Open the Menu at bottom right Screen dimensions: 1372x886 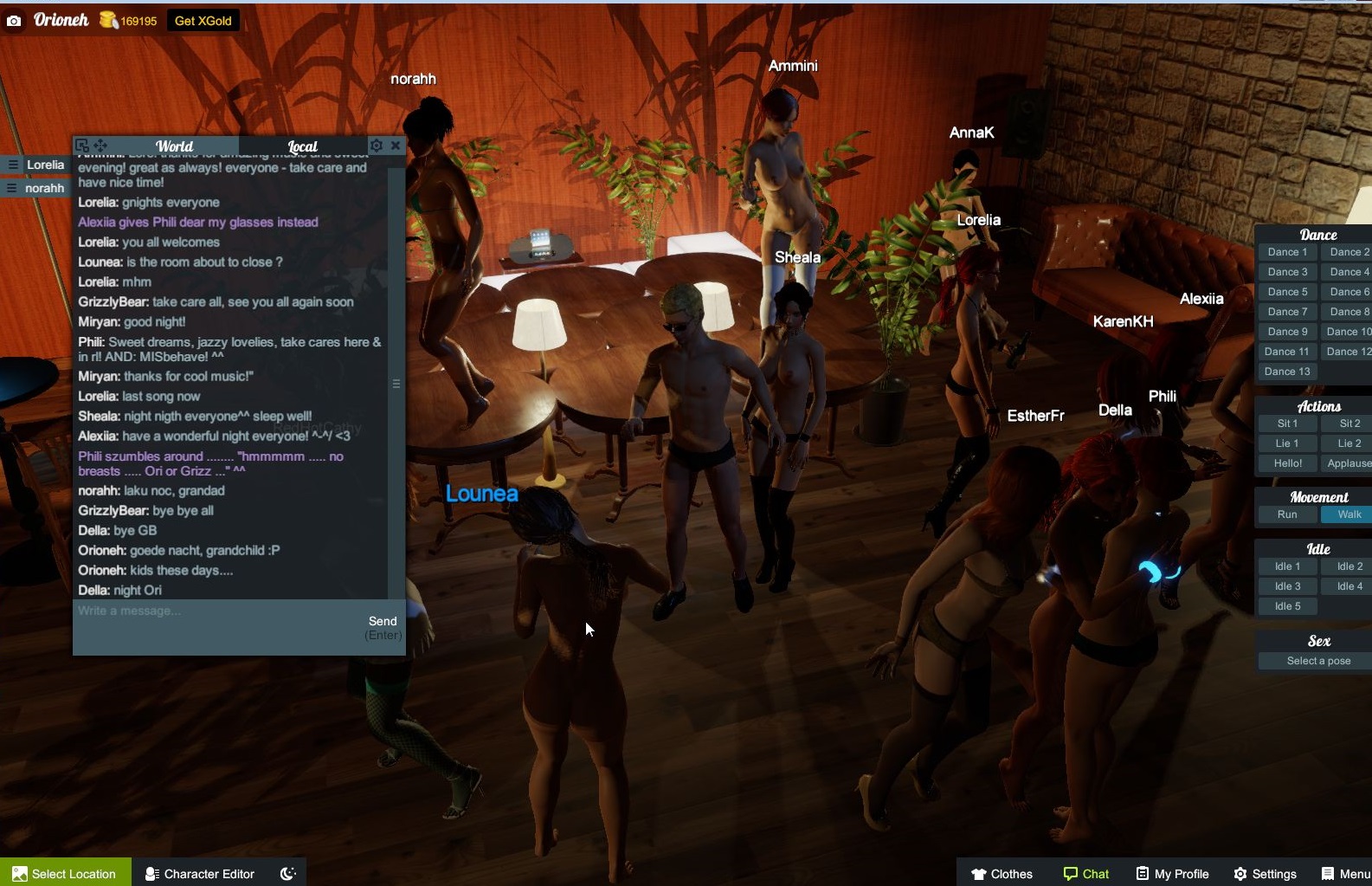coord(1343,873)
